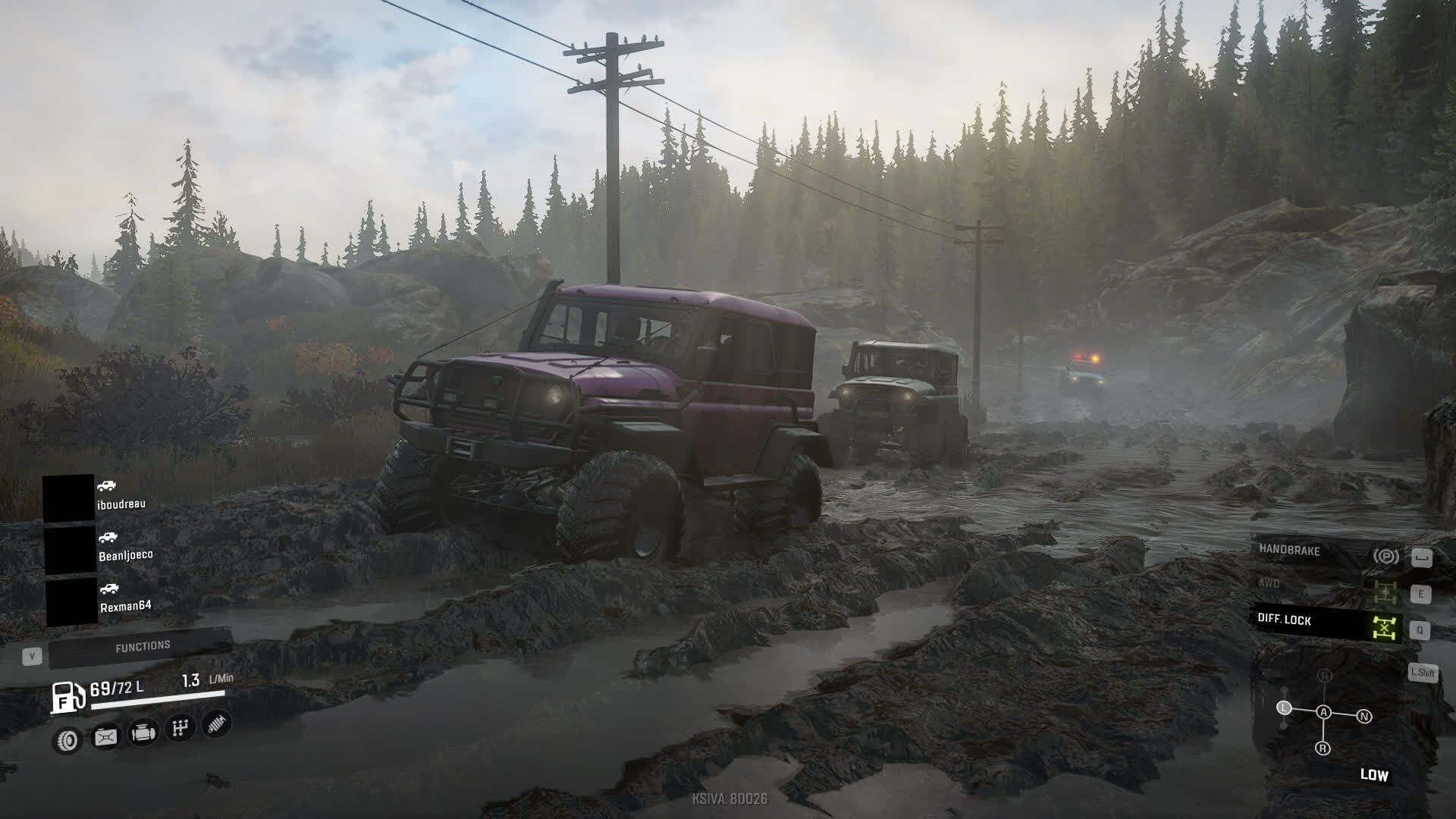Select Low gear on the gear selector
The height and width of the screenshot is (819, 1456).
coord(1284,708)
